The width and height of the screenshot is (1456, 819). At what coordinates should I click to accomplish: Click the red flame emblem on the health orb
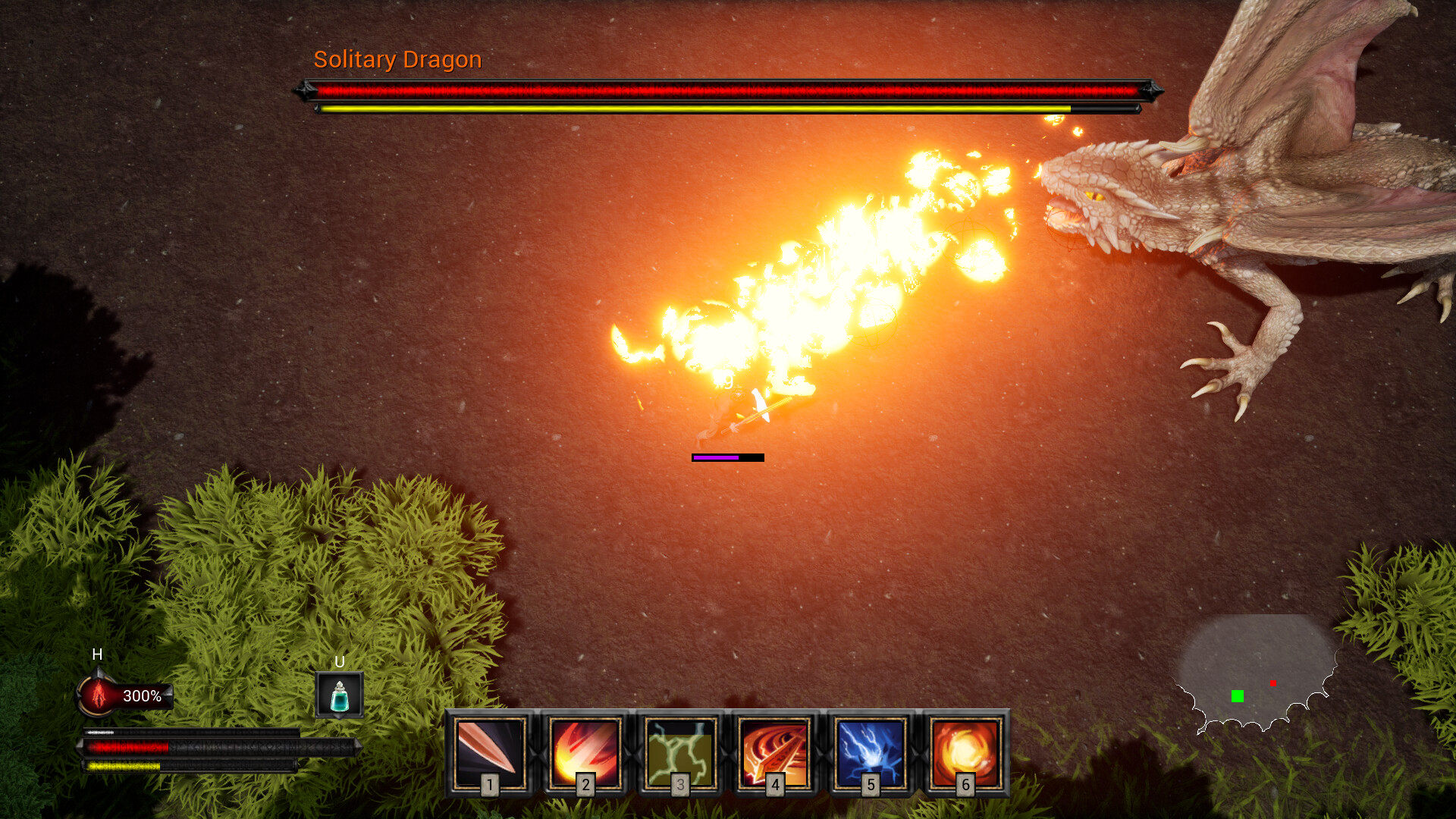tap(98, 694)
